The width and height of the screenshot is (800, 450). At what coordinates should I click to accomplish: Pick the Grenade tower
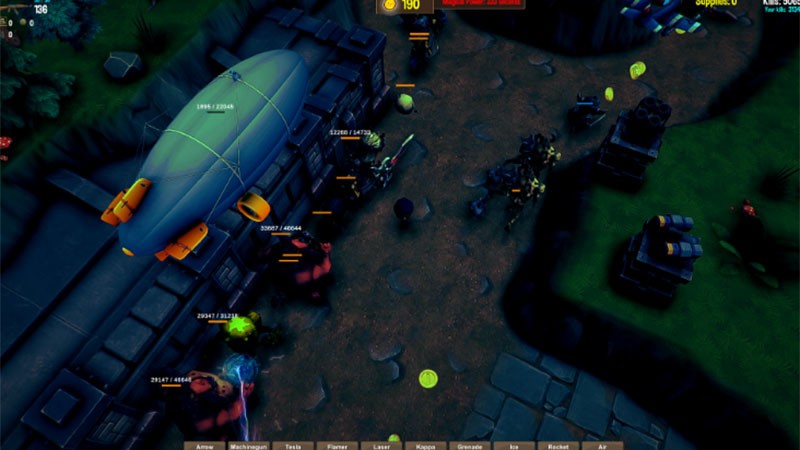(469, 445)
